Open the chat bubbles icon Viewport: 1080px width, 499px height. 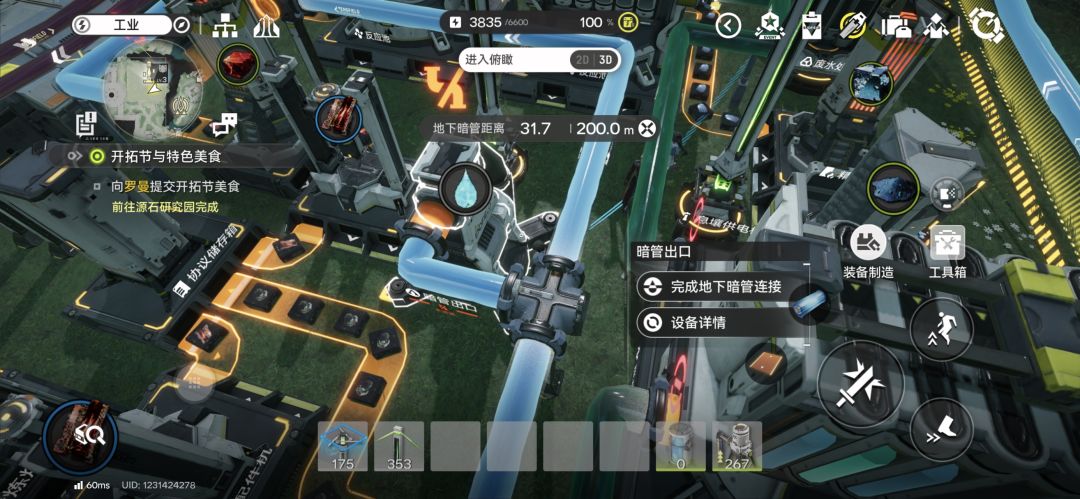tap(223, 125)
